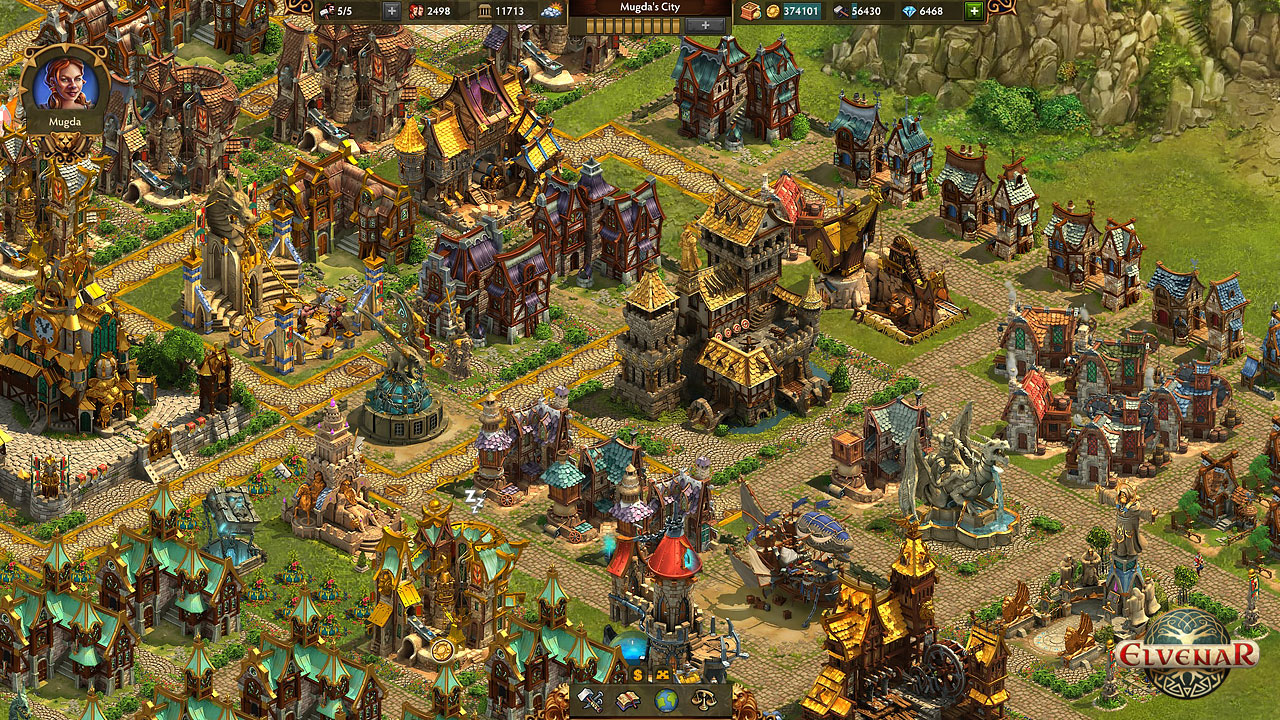Screen dimensions: 1280x720
Task: Click the diamonds gem icon
Action: point(908,12)
